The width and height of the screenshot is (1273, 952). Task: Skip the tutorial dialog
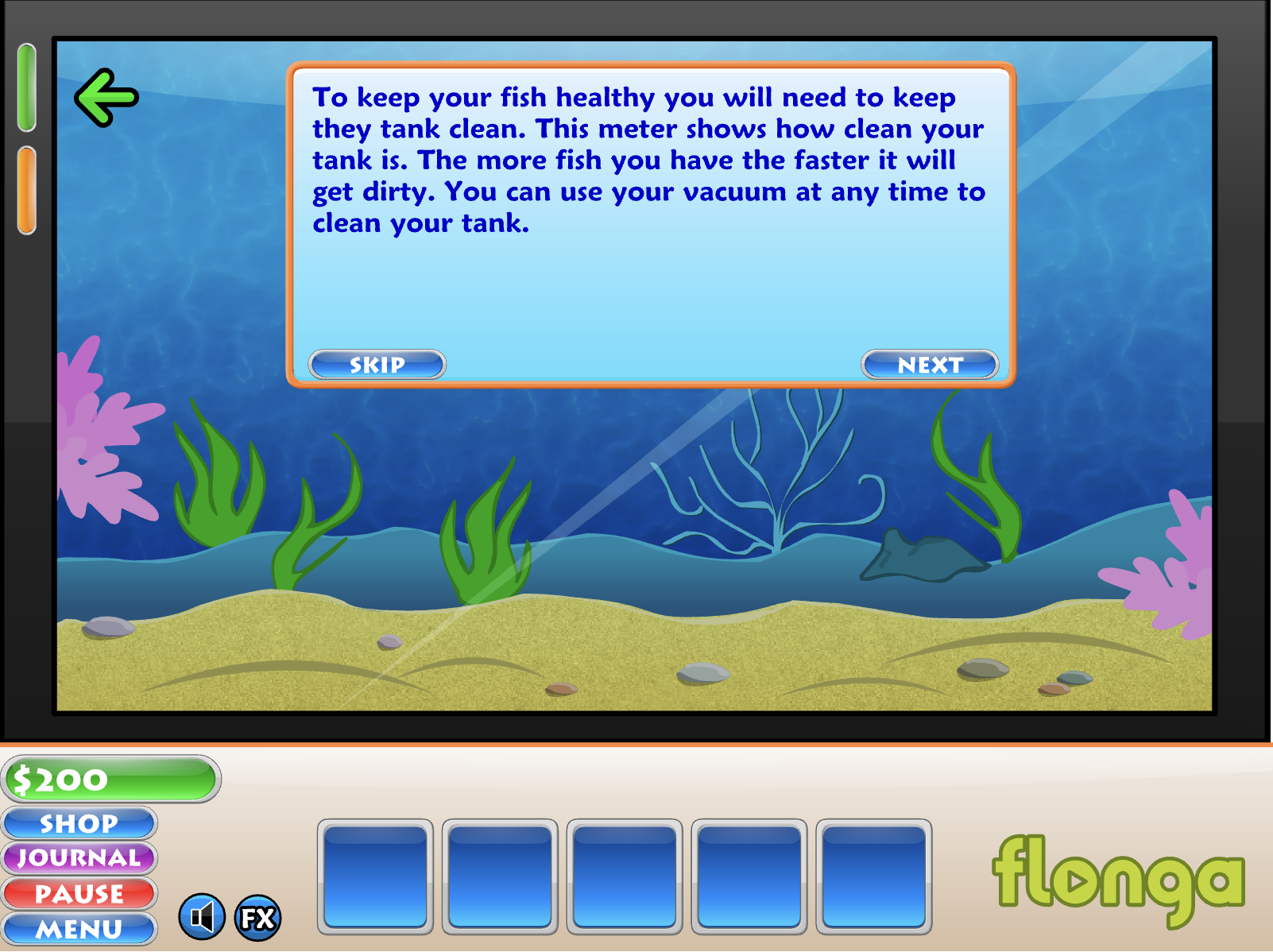click(x=377, y=365)
